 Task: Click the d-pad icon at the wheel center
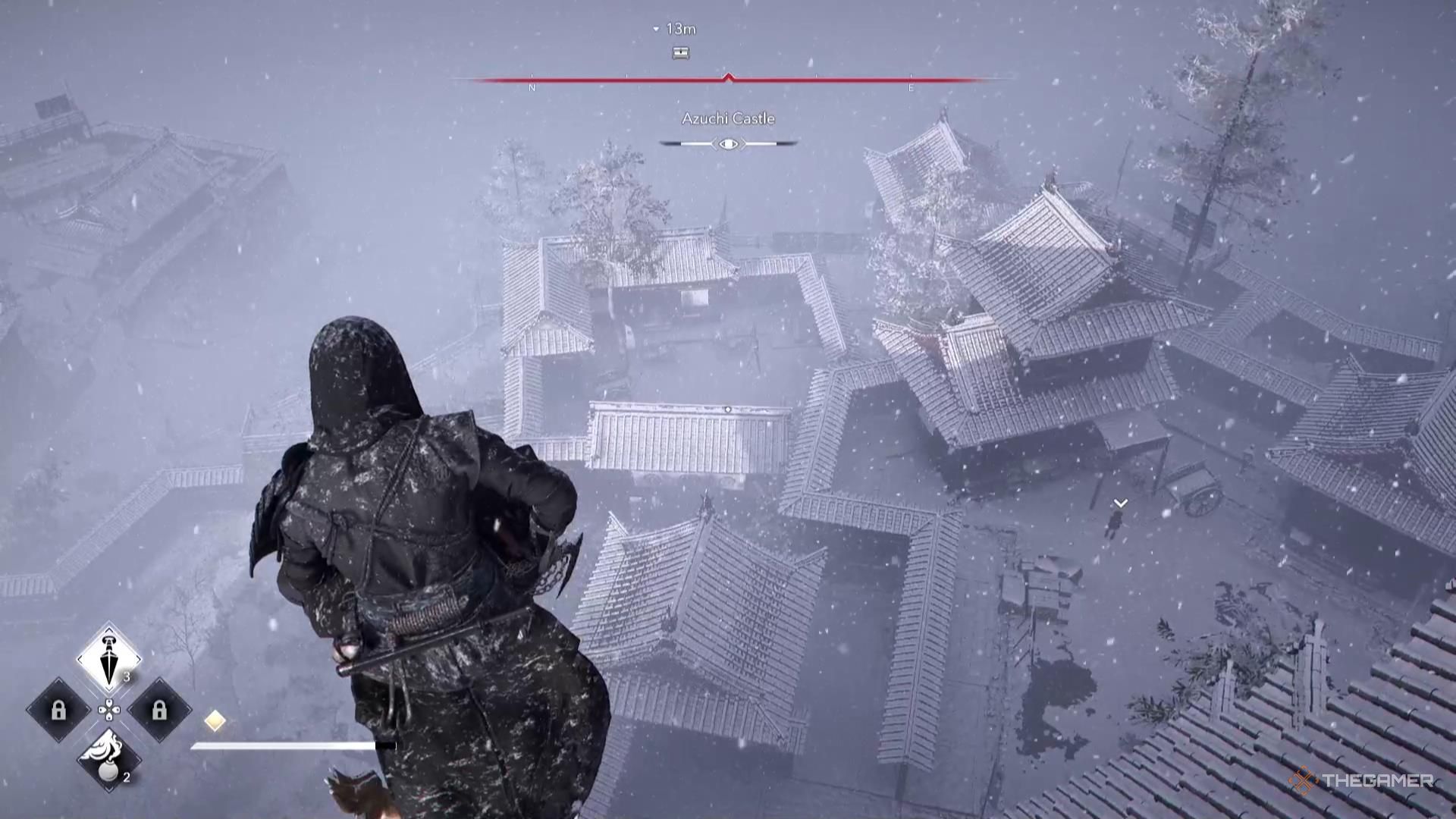click(109, 711)
